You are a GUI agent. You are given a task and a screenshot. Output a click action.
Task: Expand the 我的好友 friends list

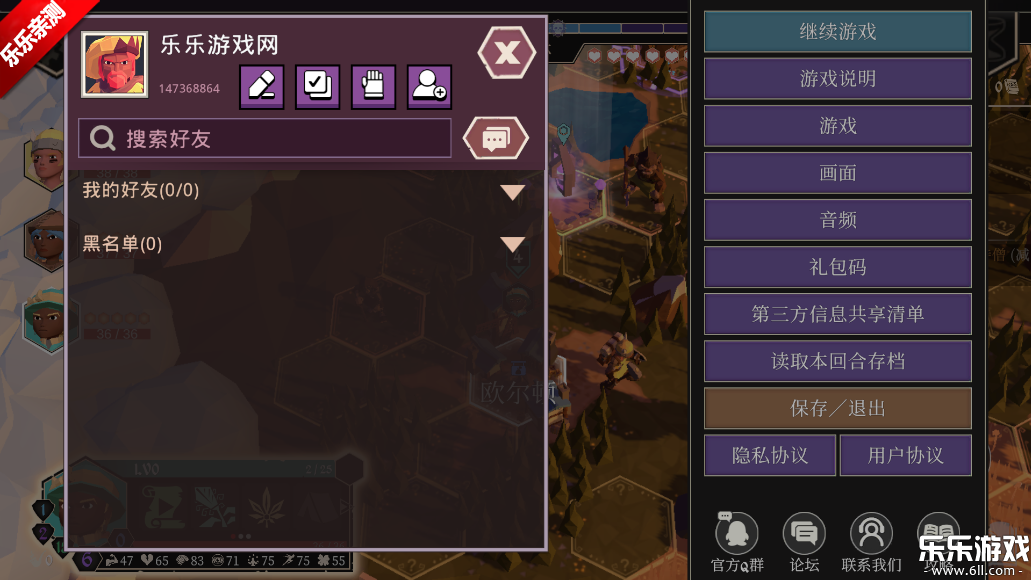(512, 191)
